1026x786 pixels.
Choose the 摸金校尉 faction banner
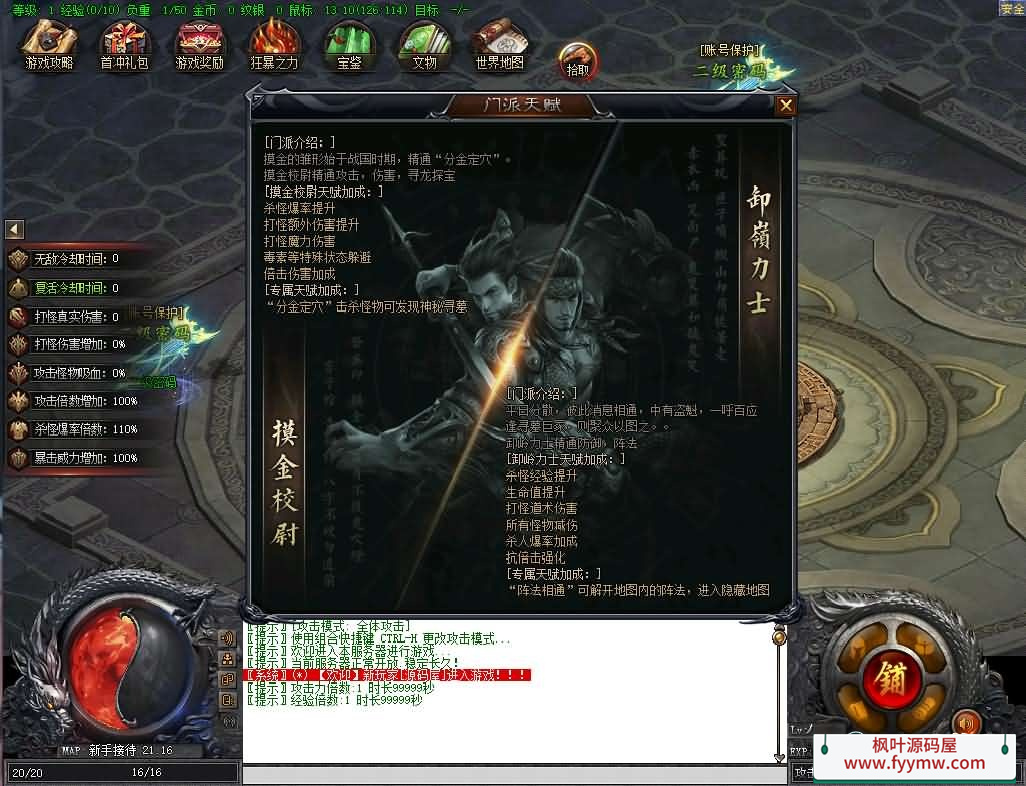click(x=285, y=480)
